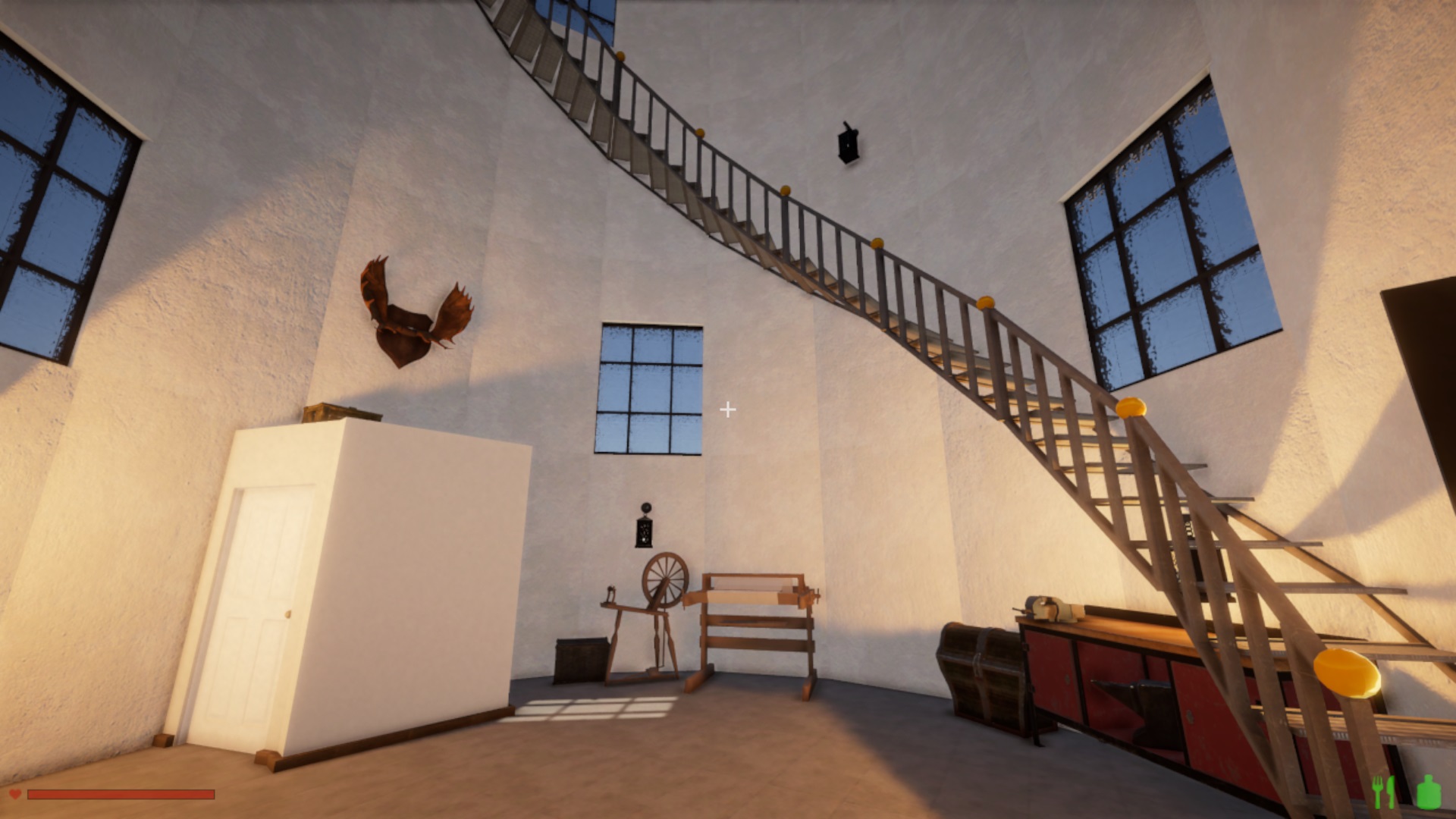Click the green fork and knife hunger icon
The height and width of the screenshot is (819, 1456).
(1384, 791)
